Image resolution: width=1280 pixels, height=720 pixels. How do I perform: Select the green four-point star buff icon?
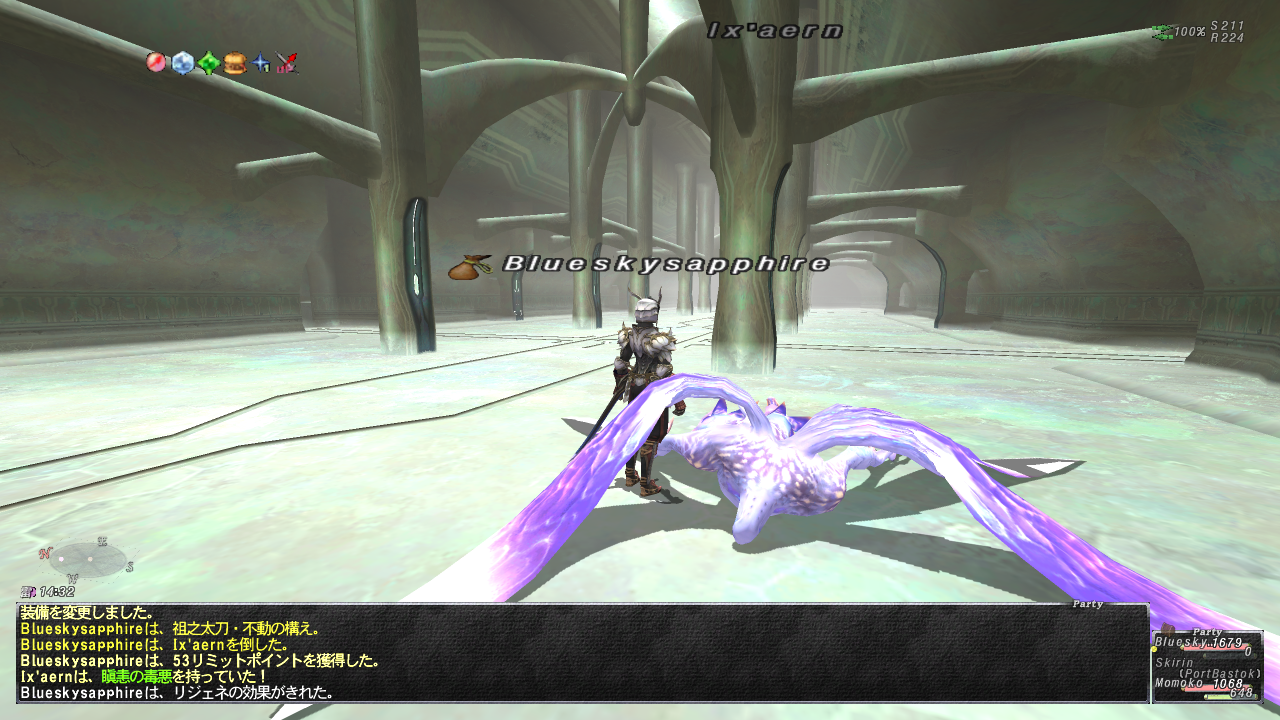tap(208, 63)
